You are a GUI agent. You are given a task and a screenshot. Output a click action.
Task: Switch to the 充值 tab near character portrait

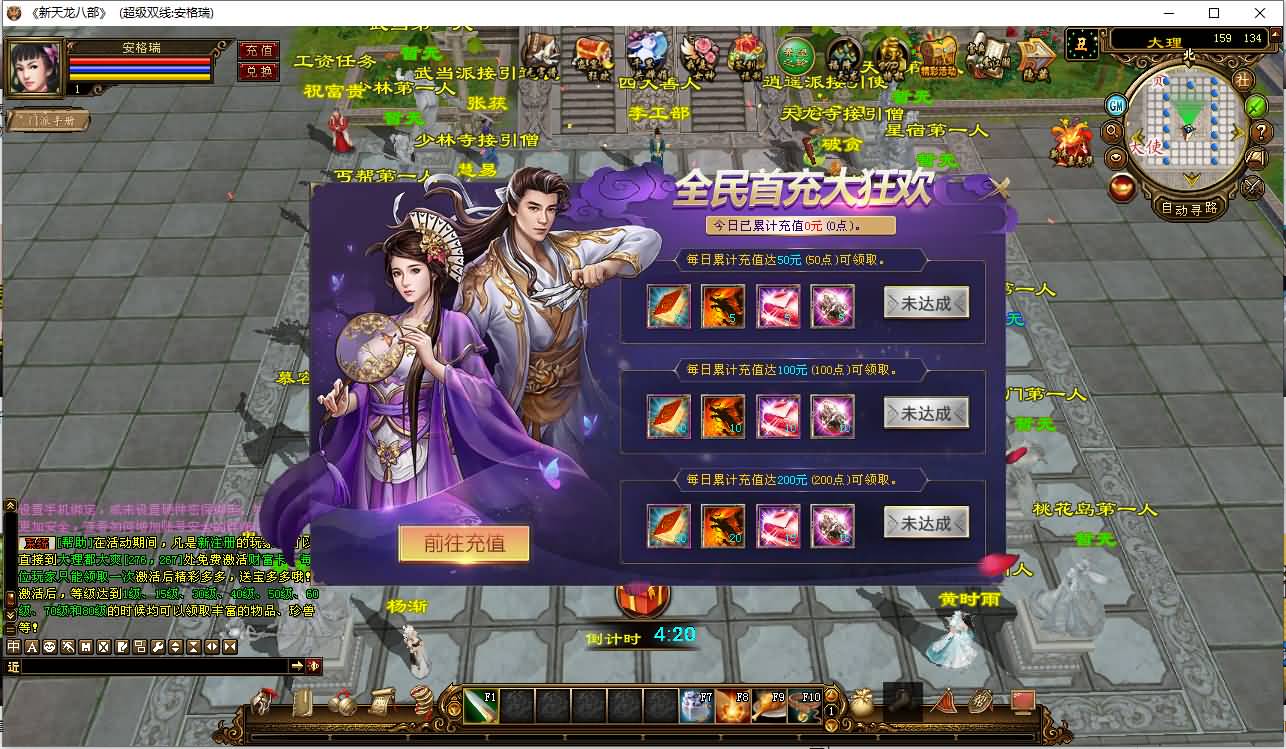[x=258, y=49]
